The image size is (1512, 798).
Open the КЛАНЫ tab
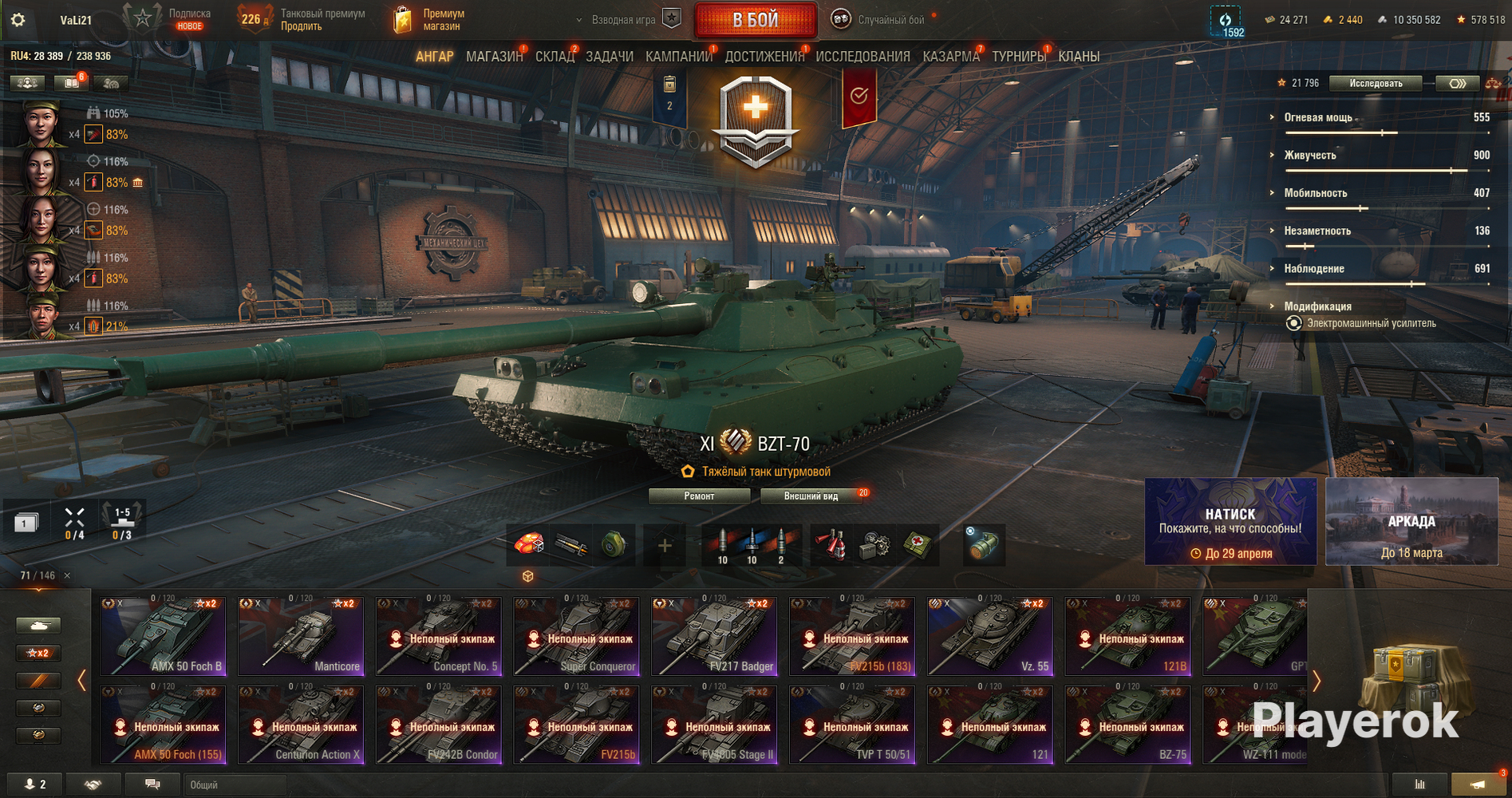click(x=1079, y=57)
